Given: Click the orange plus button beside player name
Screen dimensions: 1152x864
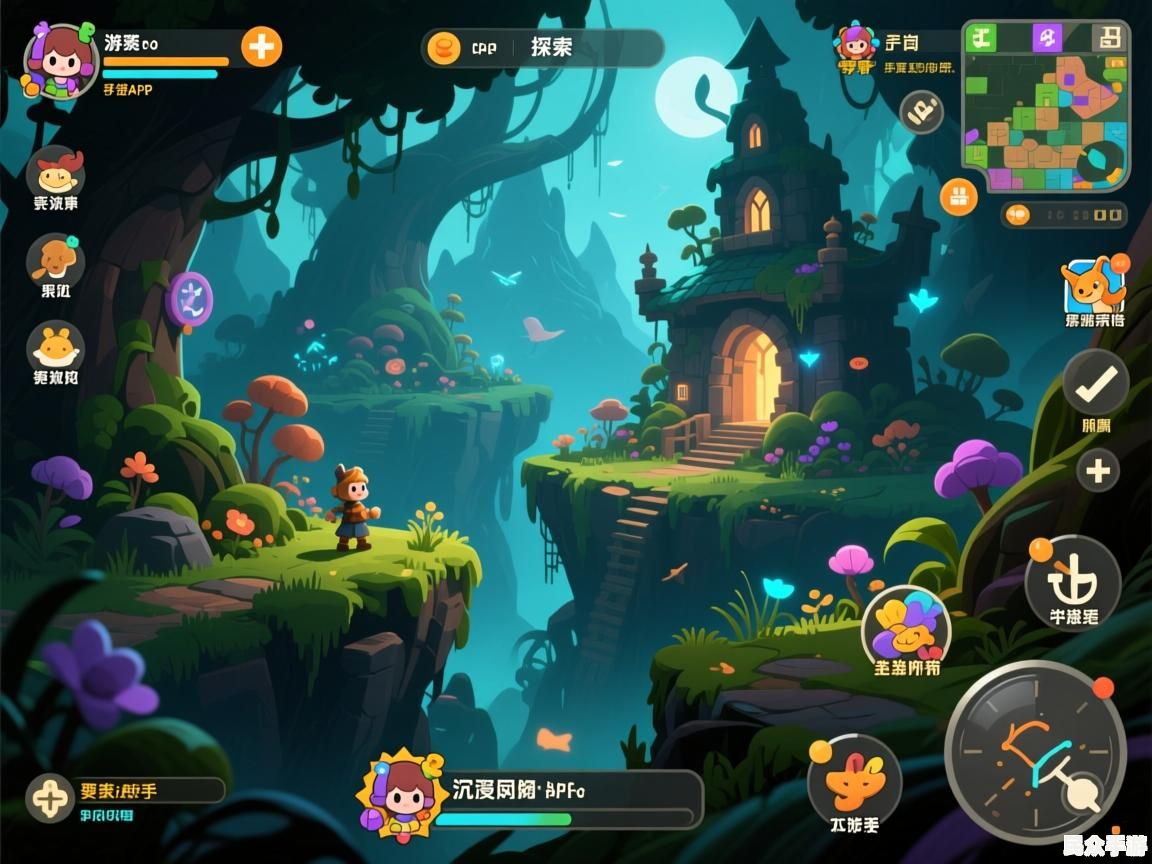Looking at the screenshot, I should [x=261, y=46].
